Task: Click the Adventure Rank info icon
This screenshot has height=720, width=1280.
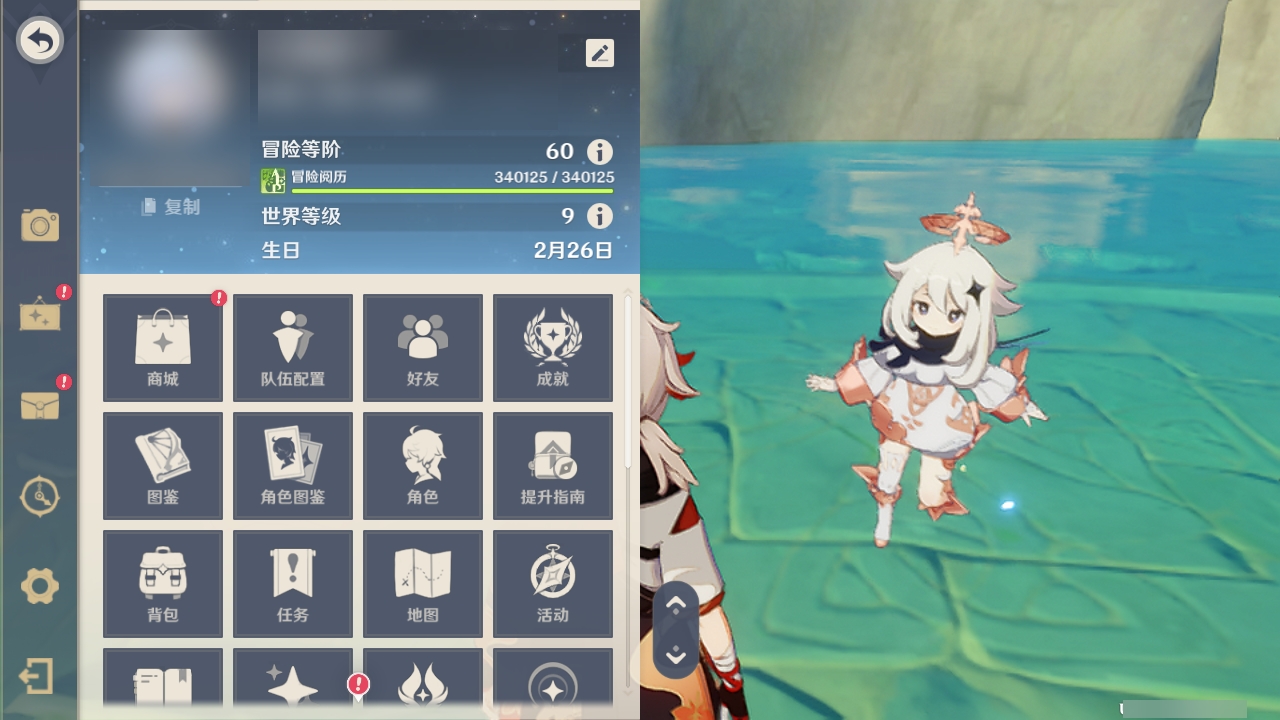Action: (x=598, y=151)
